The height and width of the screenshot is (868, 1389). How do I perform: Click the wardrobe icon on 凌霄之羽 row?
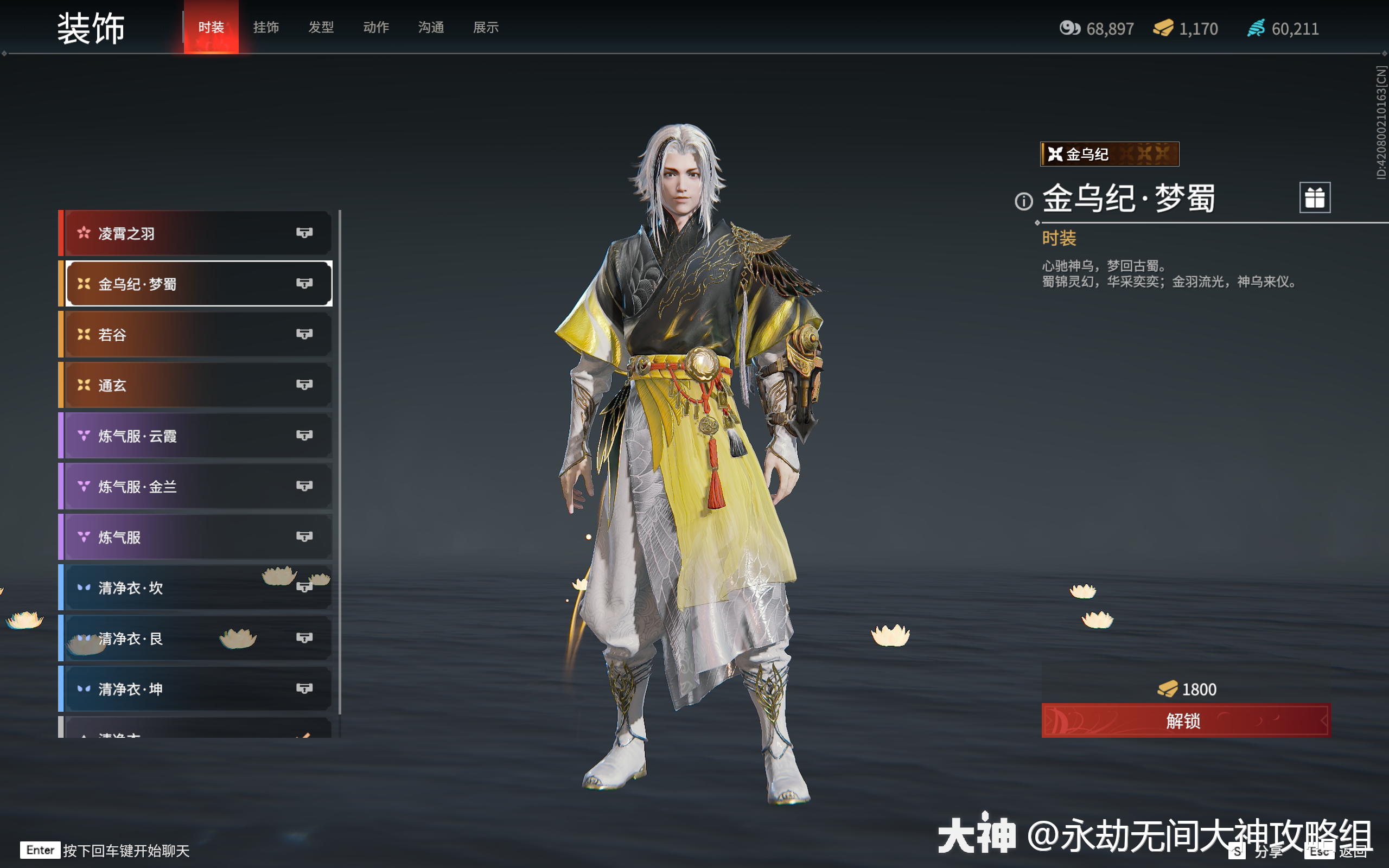pos(306,233)
